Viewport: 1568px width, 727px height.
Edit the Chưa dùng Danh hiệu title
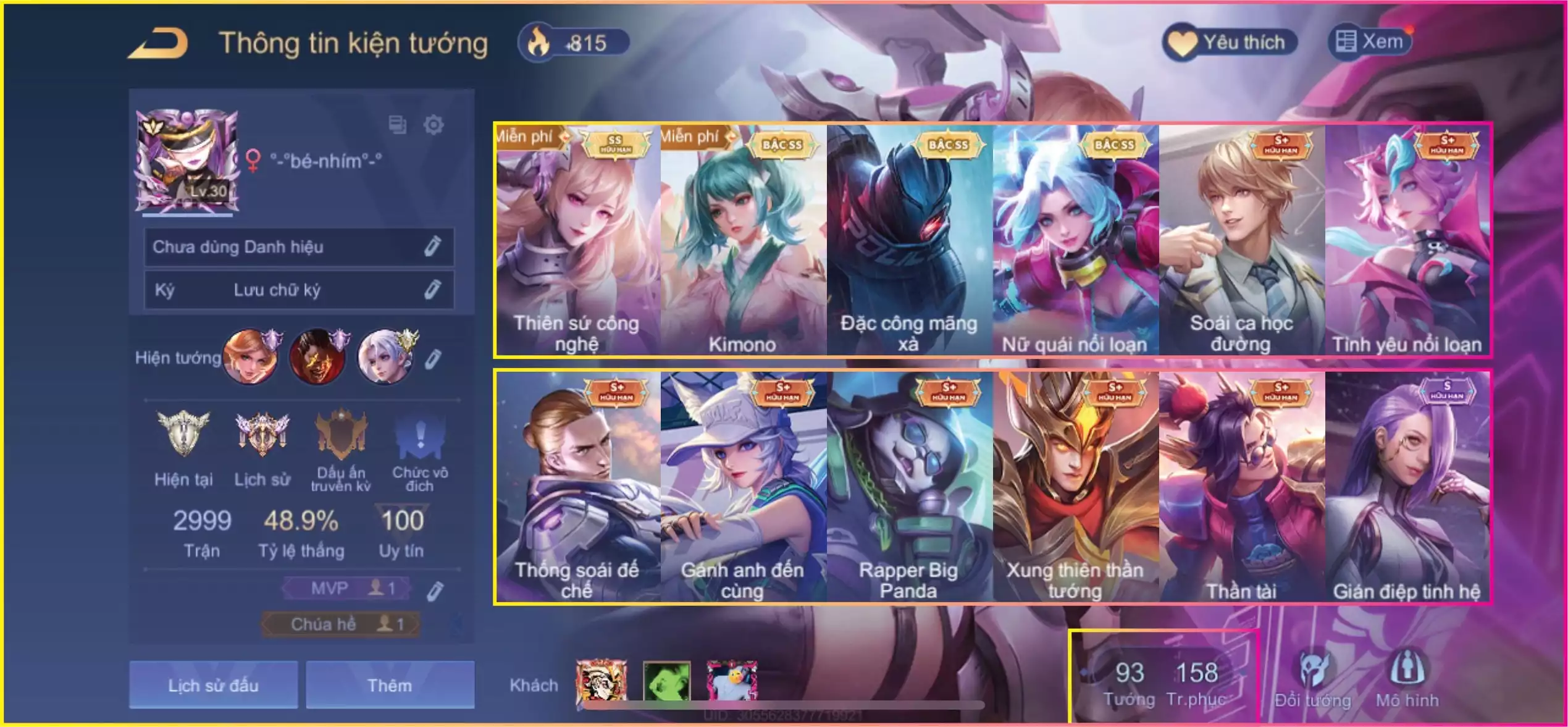click(x=432, y=246)
